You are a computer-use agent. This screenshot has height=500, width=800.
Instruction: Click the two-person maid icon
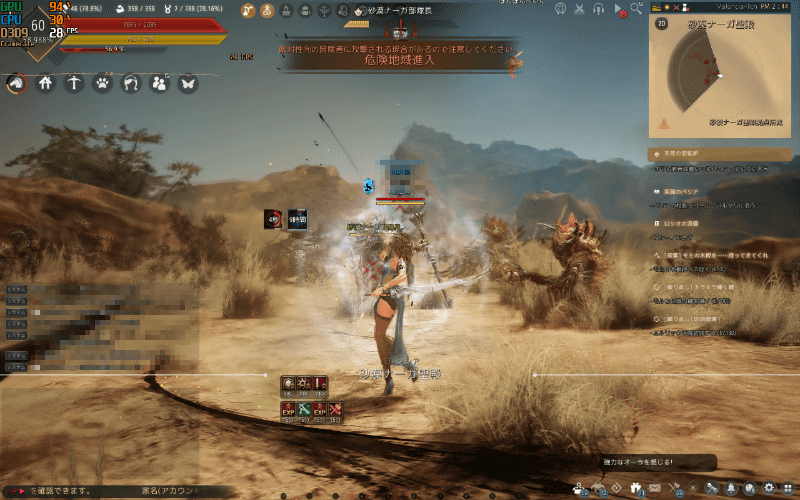(x=158, y=84)
